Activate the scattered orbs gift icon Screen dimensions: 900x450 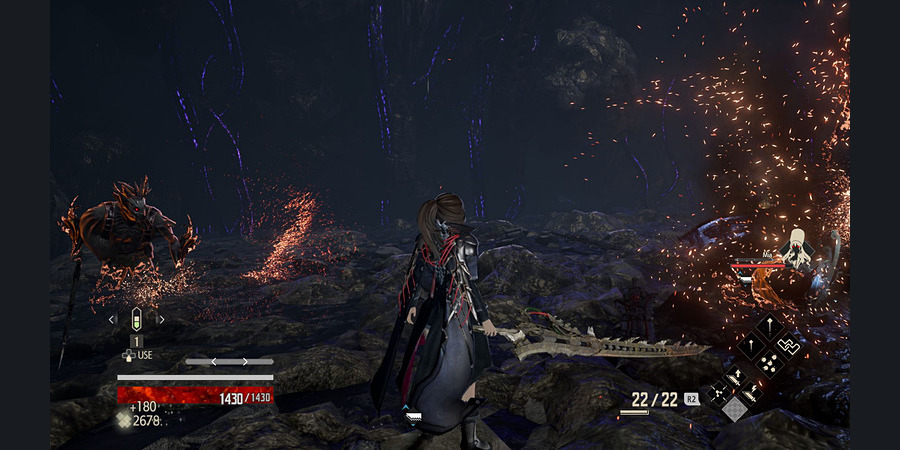click(769, 365)
